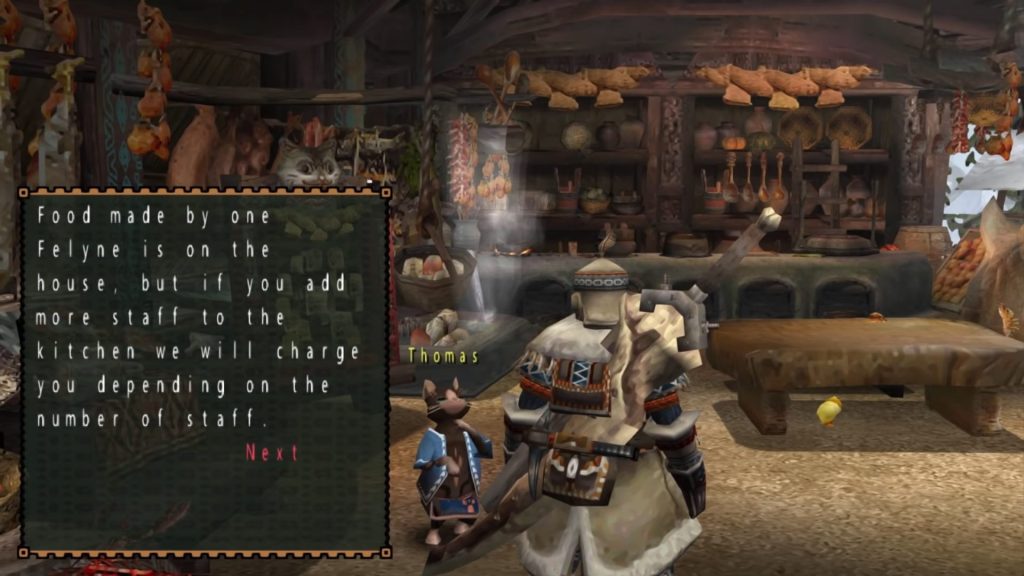Advance the dialogue with Next
The image size is (1024, 576).
(x=272, y=453)
